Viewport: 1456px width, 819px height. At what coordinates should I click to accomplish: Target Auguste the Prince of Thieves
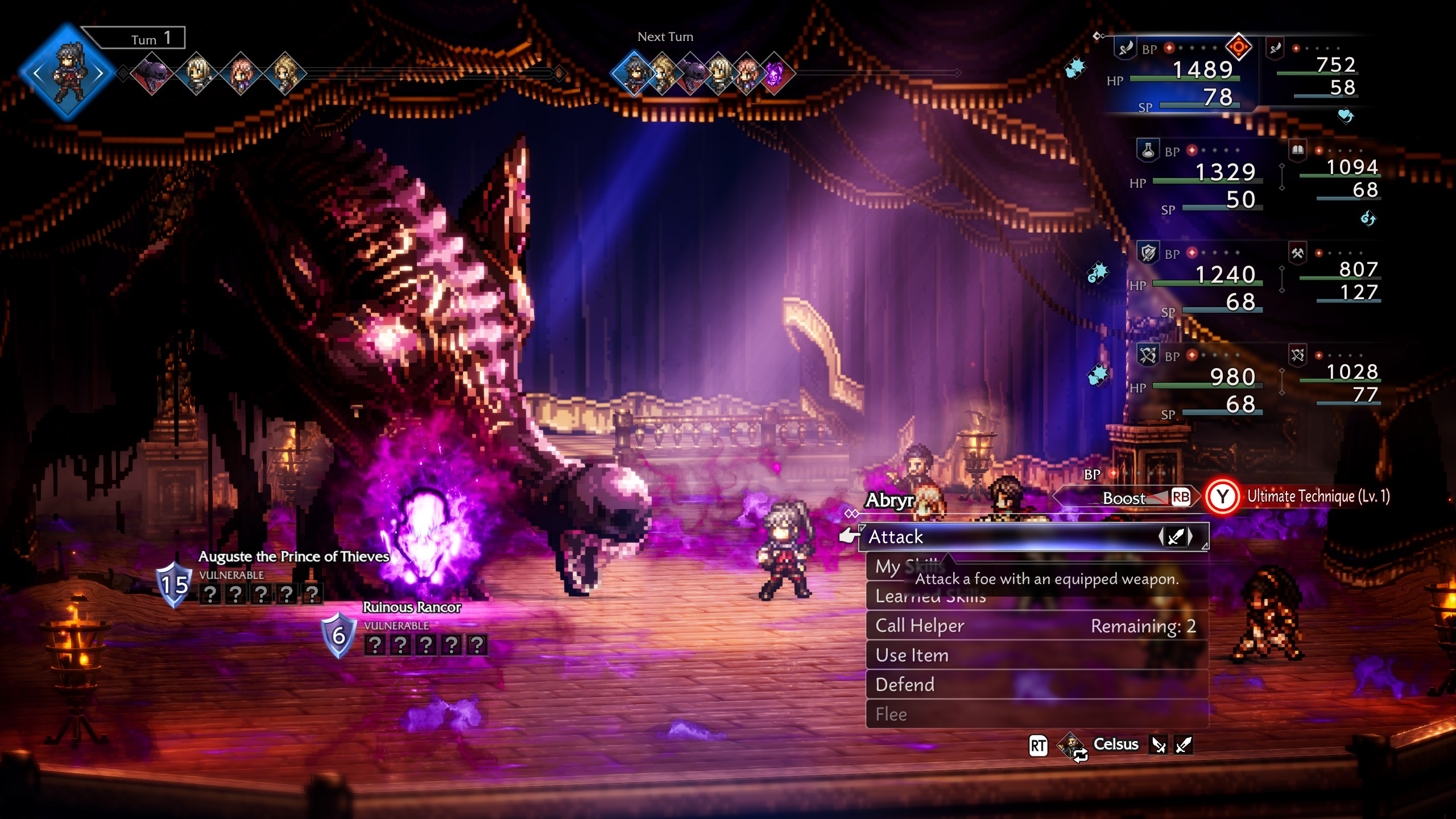coord(293,556)
